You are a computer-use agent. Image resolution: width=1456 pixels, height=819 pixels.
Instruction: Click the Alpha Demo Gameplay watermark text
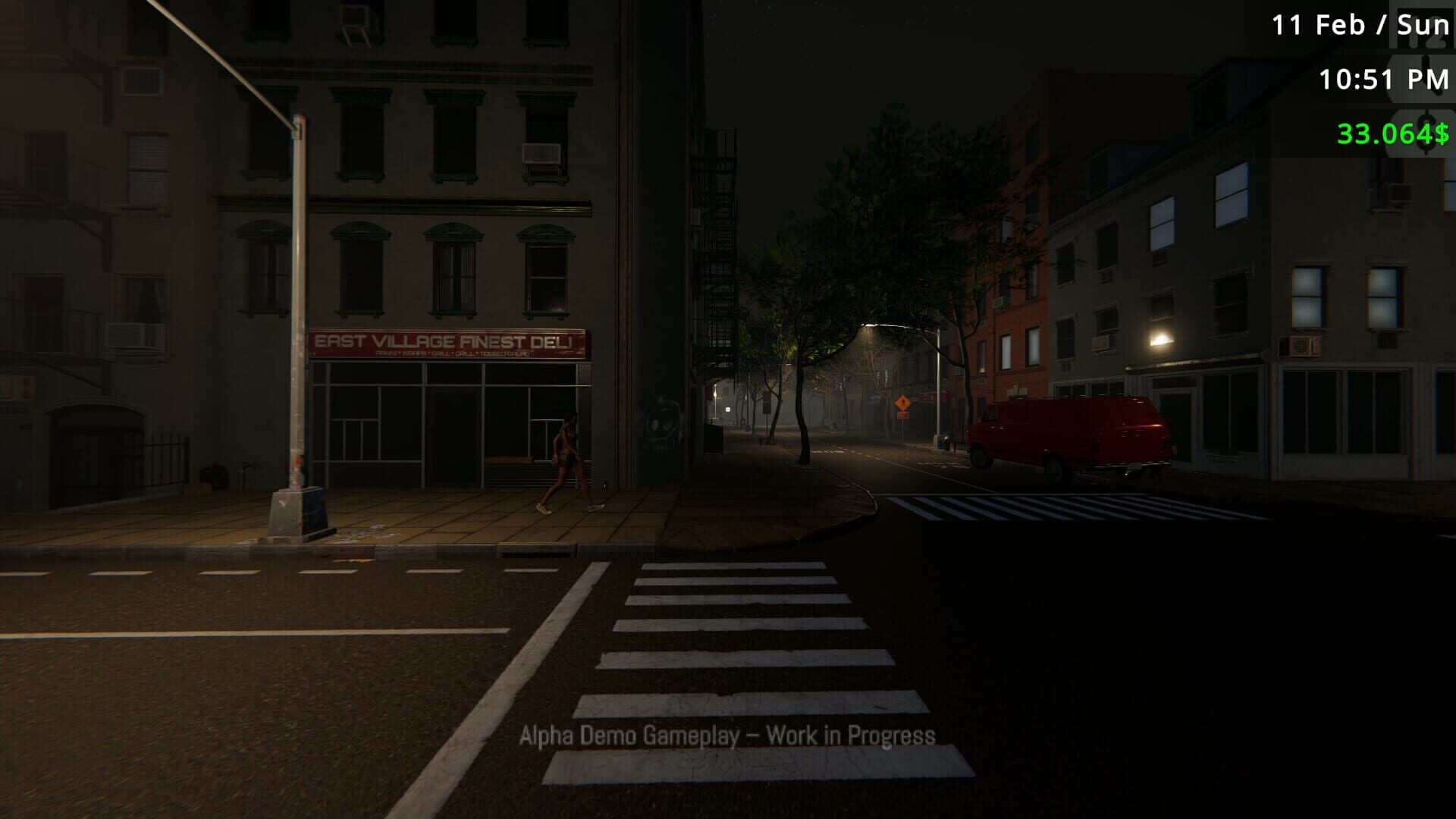pyautogui.click(x=726, y=735)
